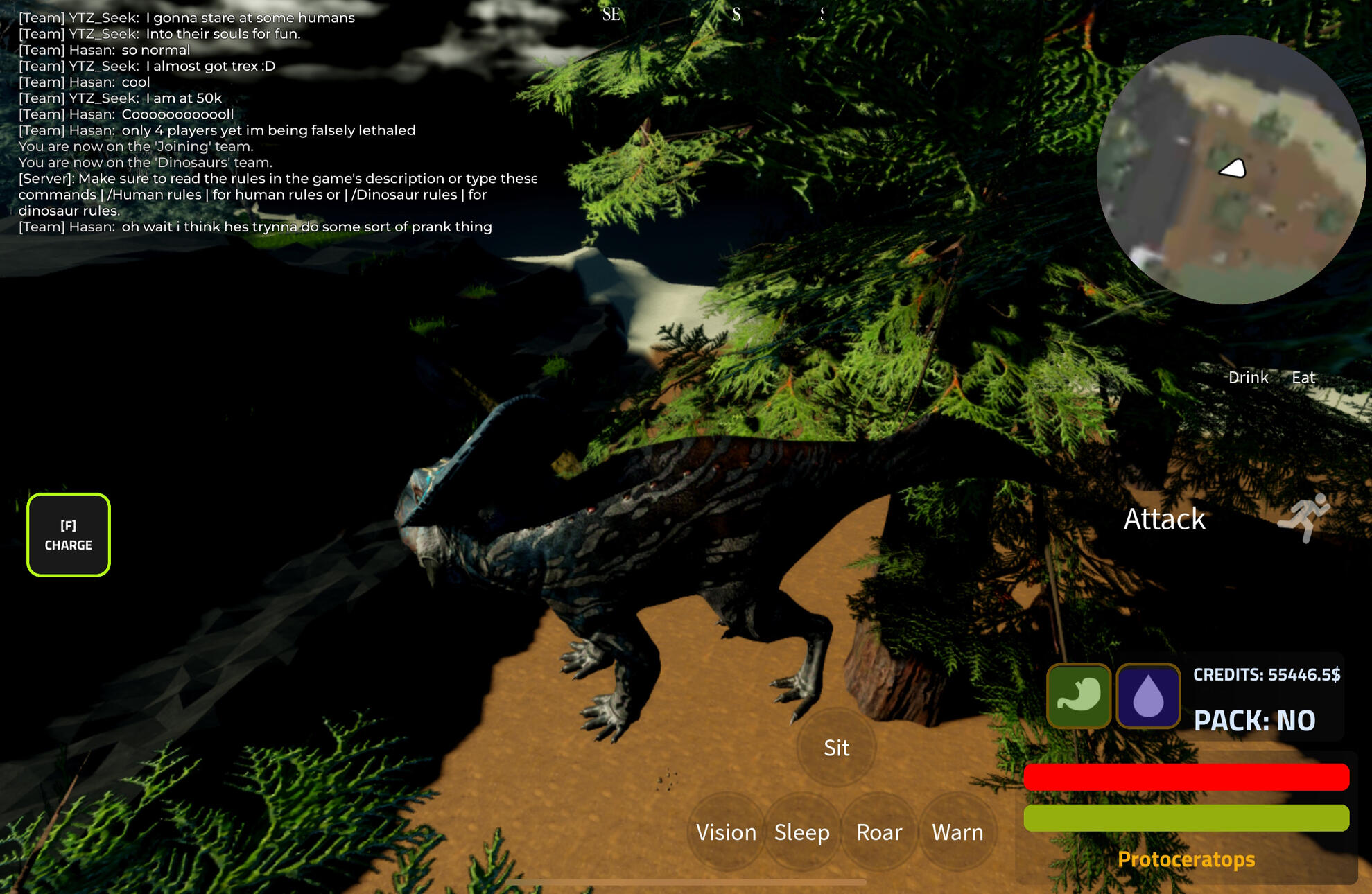
Task: Activate the Attack button
Action: [1164, 519]
